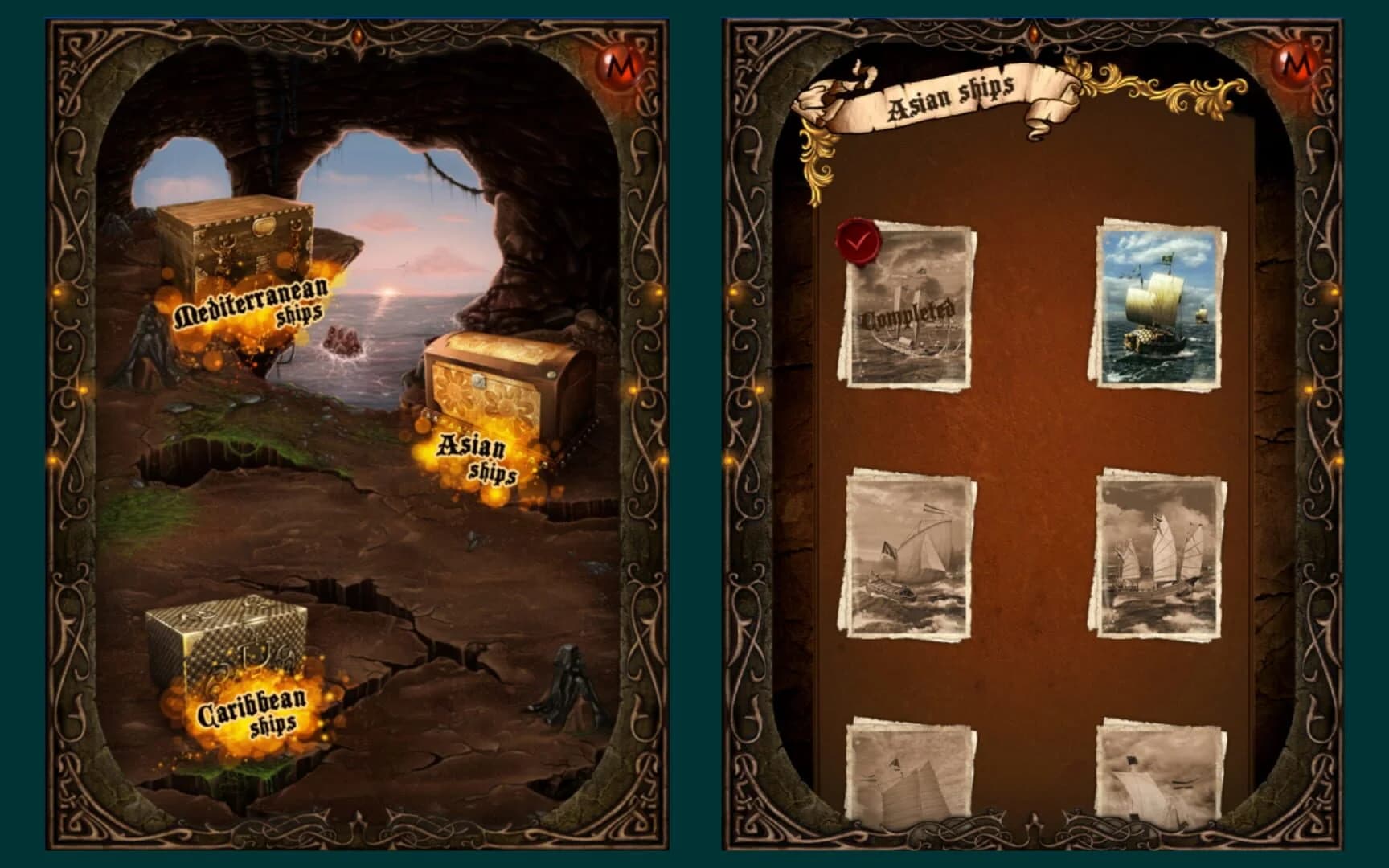
Task: Click the M medallion on the Asian ships panel
Action: (x=1293, y=63)
